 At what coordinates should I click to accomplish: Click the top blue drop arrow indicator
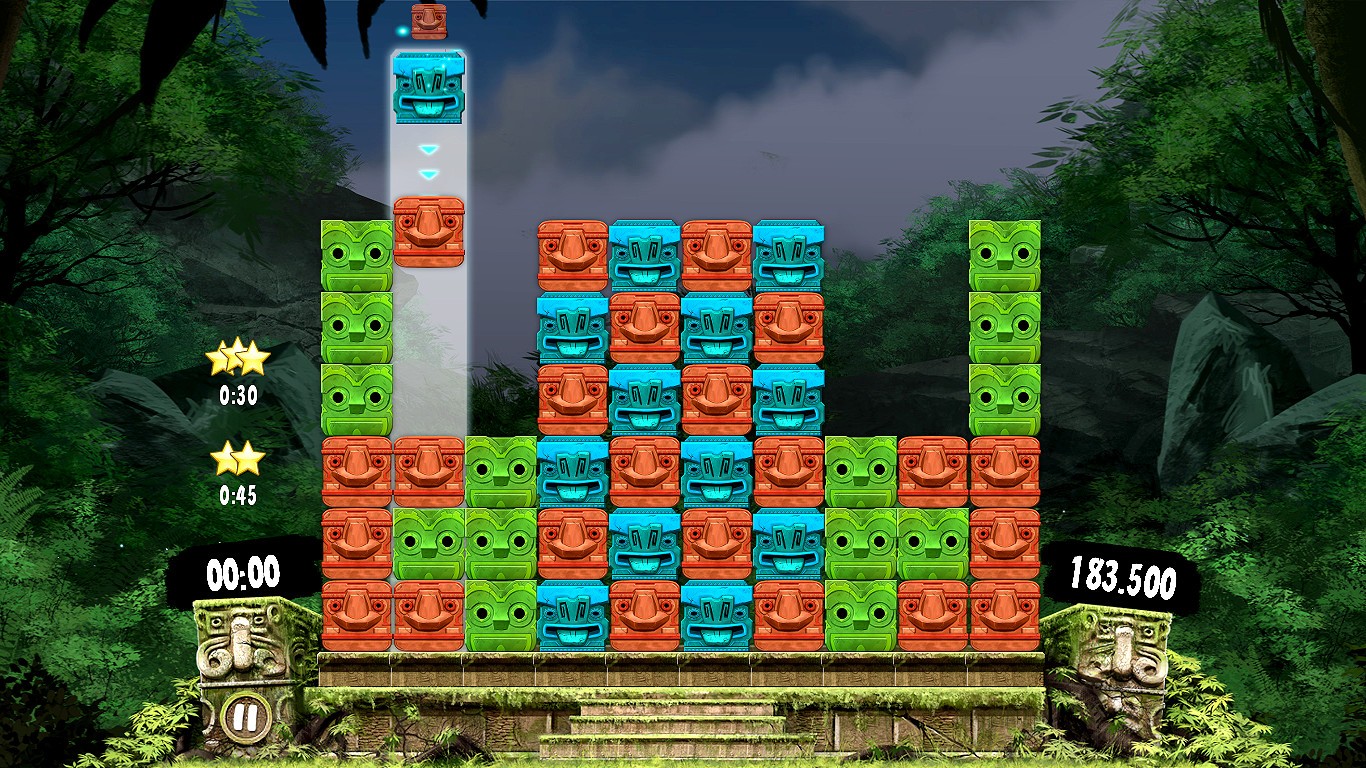click(x=428, y=147)
